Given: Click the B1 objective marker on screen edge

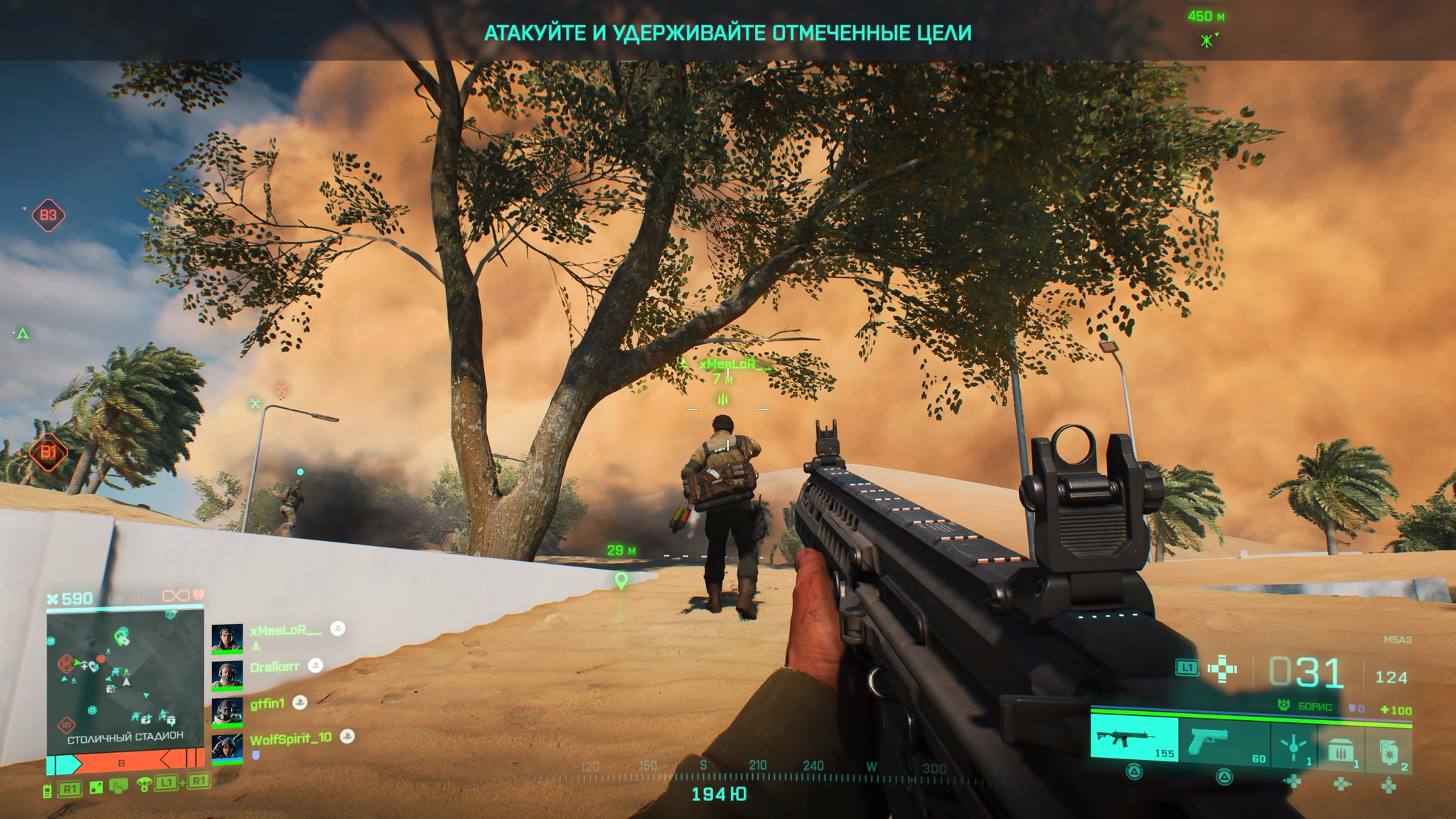Looking at the screenshot, I should coord(48,451).
